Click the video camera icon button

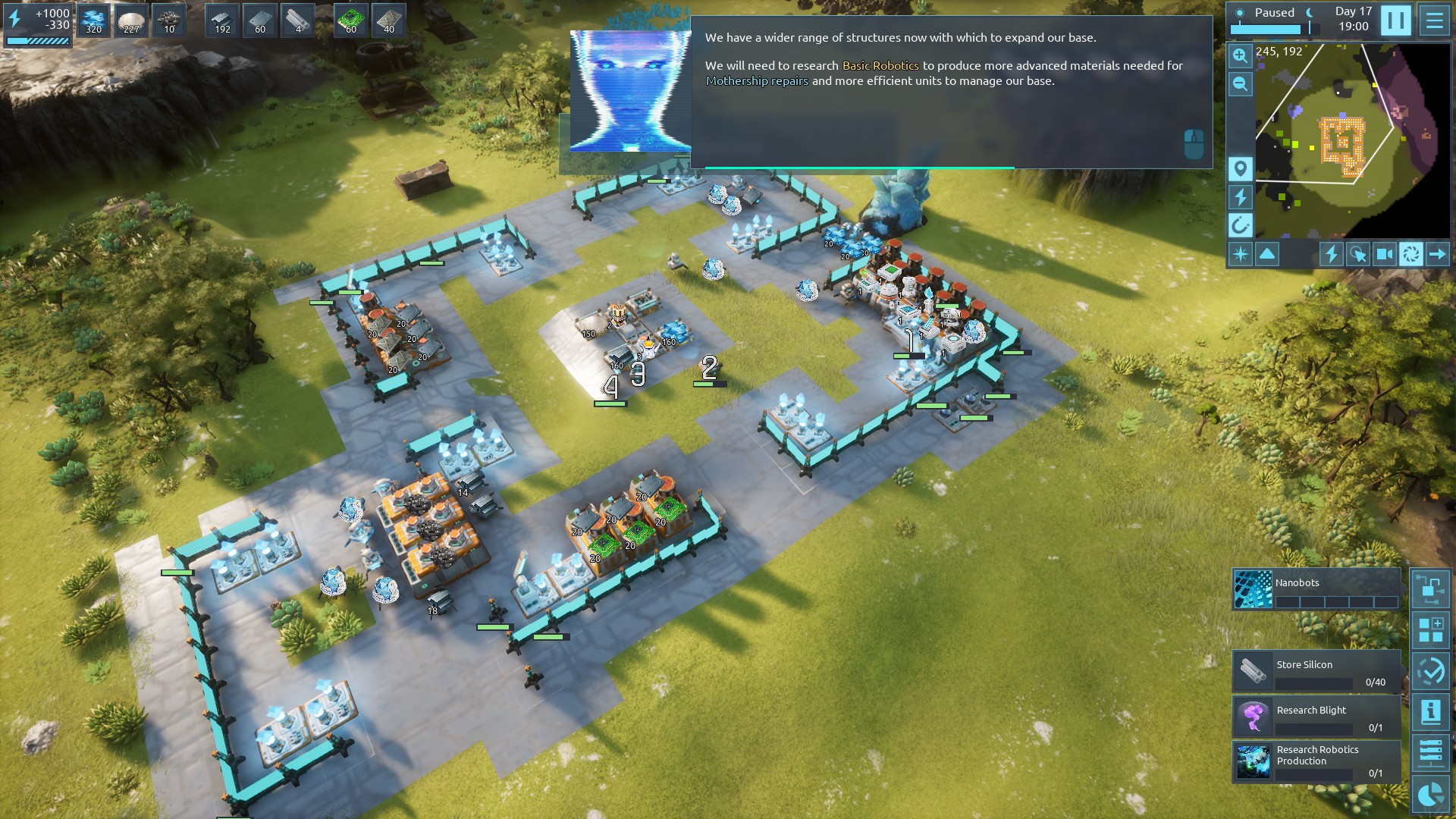point(1384,254)
